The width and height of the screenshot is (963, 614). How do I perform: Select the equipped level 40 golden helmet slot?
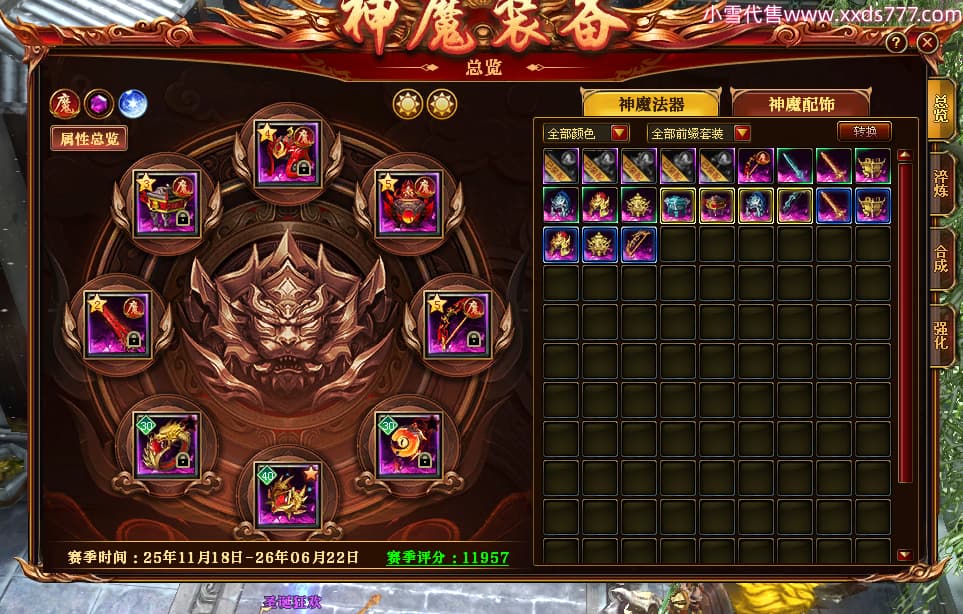coord(287,494)
